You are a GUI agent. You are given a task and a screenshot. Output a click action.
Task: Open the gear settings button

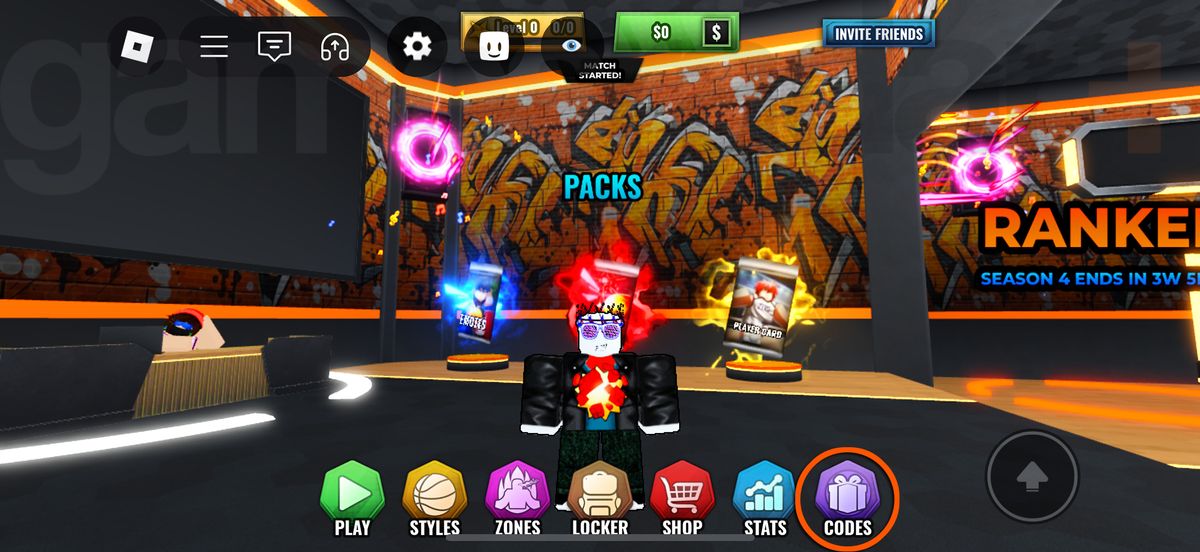coord(416,46)
